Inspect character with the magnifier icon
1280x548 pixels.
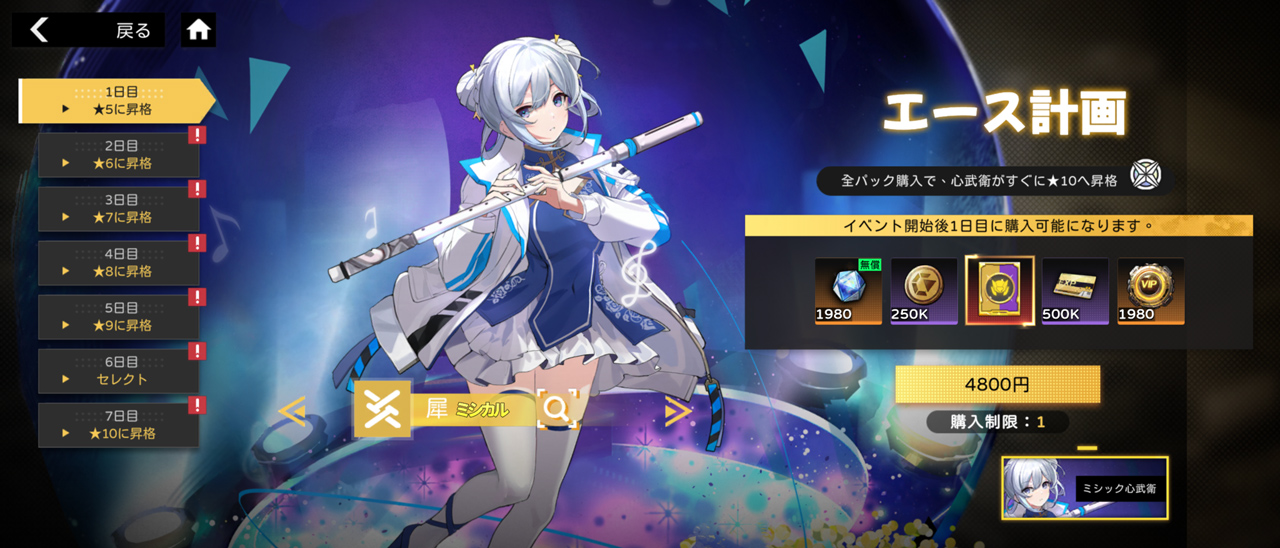[x=557, y=408]
